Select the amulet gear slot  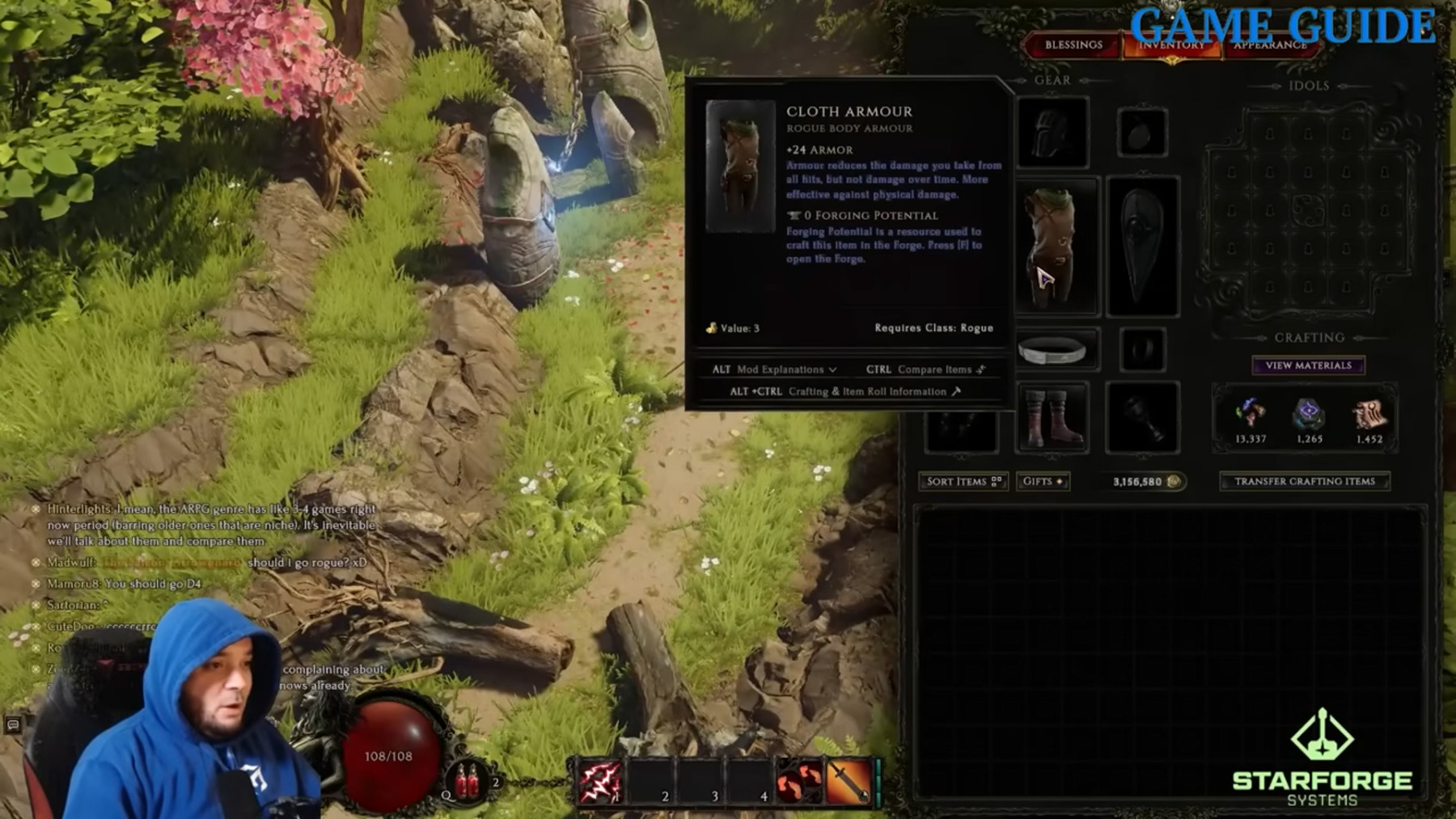coord(1141,133)
